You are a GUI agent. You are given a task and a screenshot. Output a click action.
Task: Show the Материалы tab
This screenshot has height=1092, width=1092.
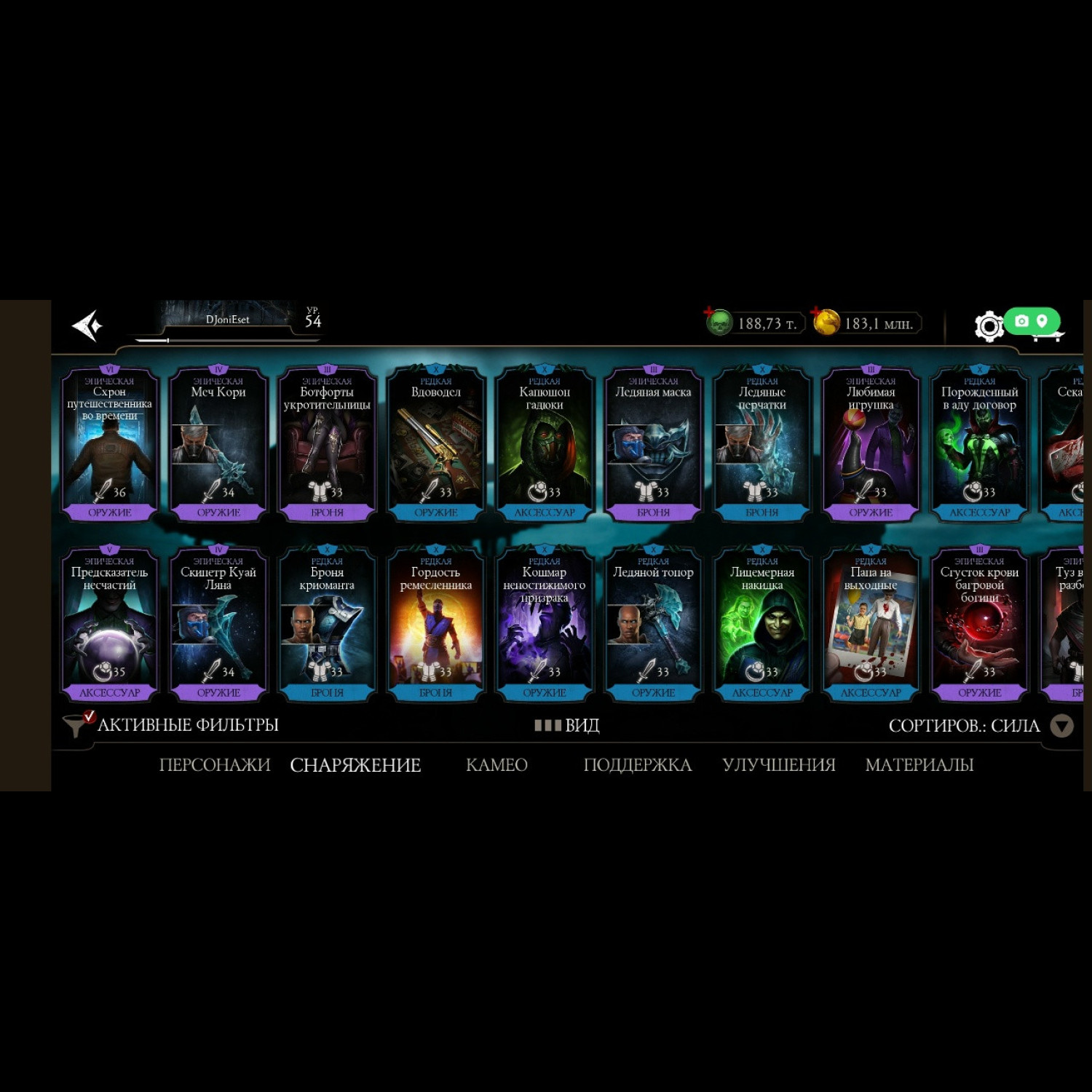pos(919,765)
